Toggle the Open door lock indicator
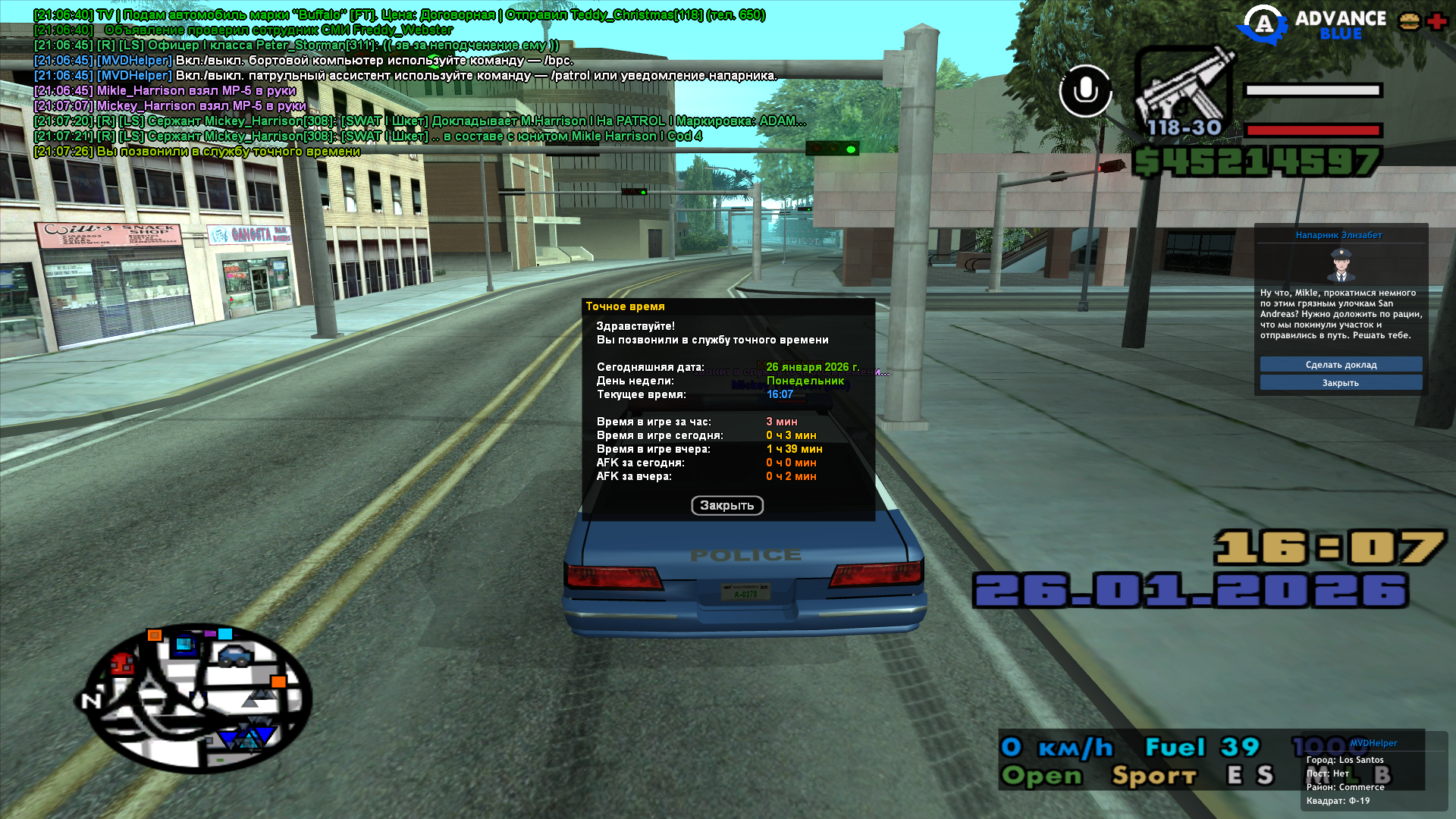The height and width of the screenshot is (819, 1456). coord(1042,776)
